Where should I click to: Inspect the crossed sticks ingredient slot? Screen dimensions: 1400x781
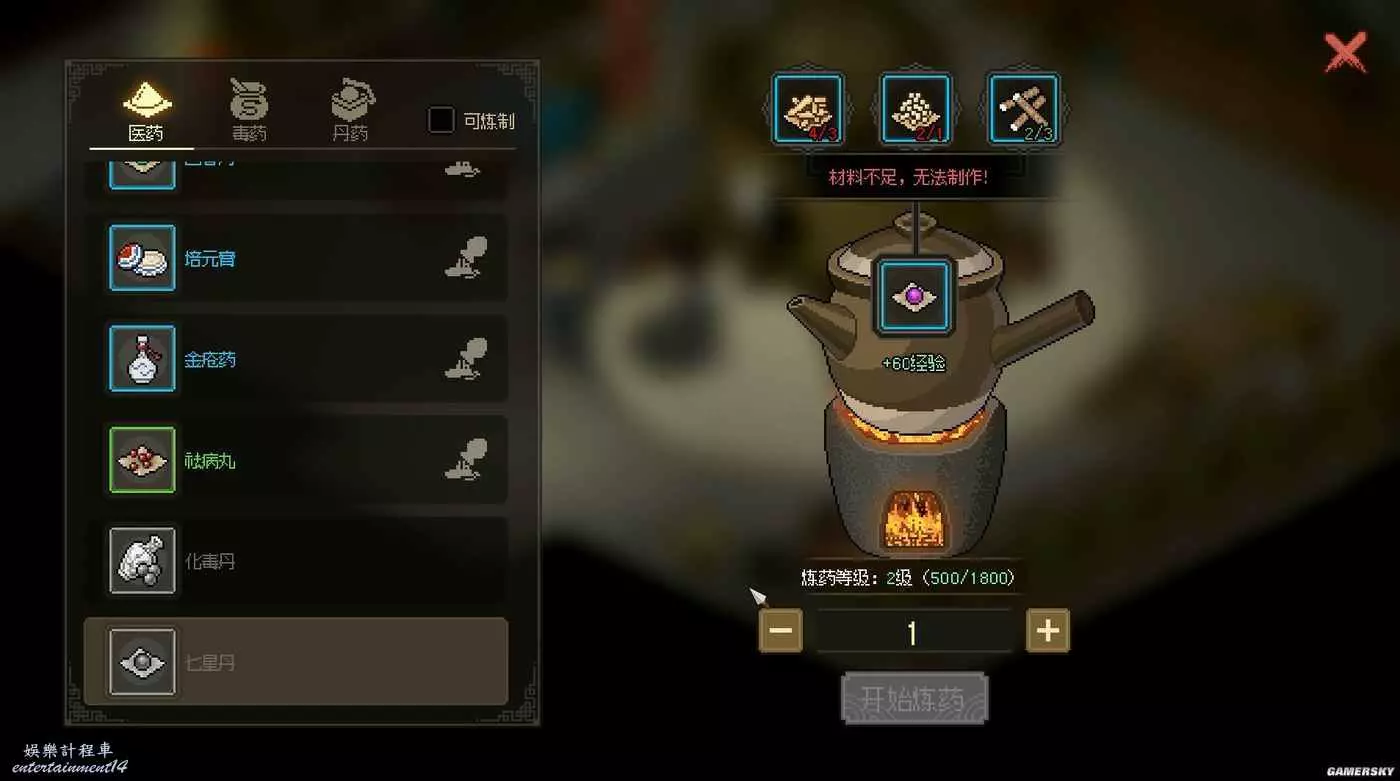(x=1023, y=109)
